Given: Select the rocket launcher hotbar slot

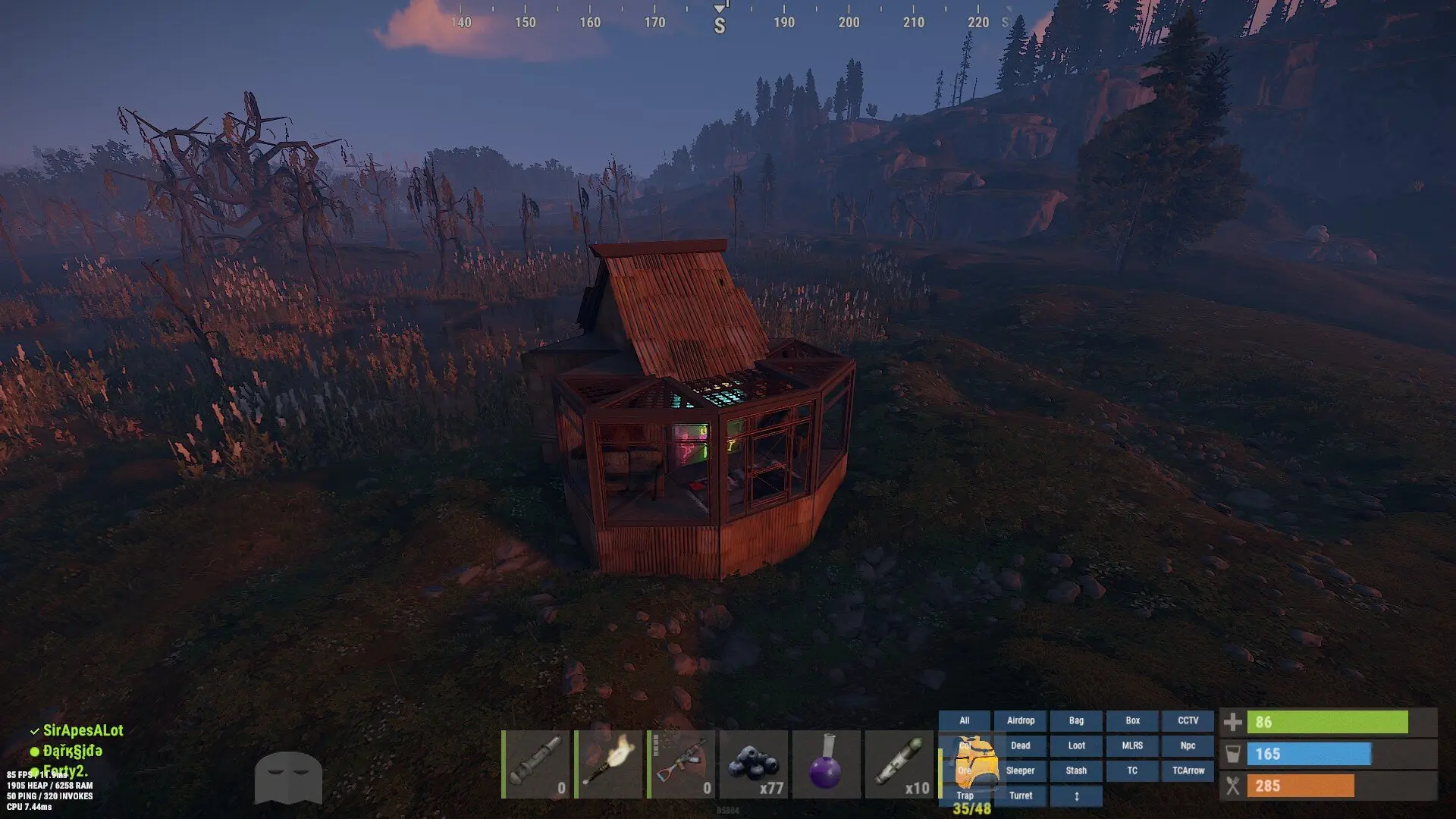Looking at the screenshot, I should [535, 764].
